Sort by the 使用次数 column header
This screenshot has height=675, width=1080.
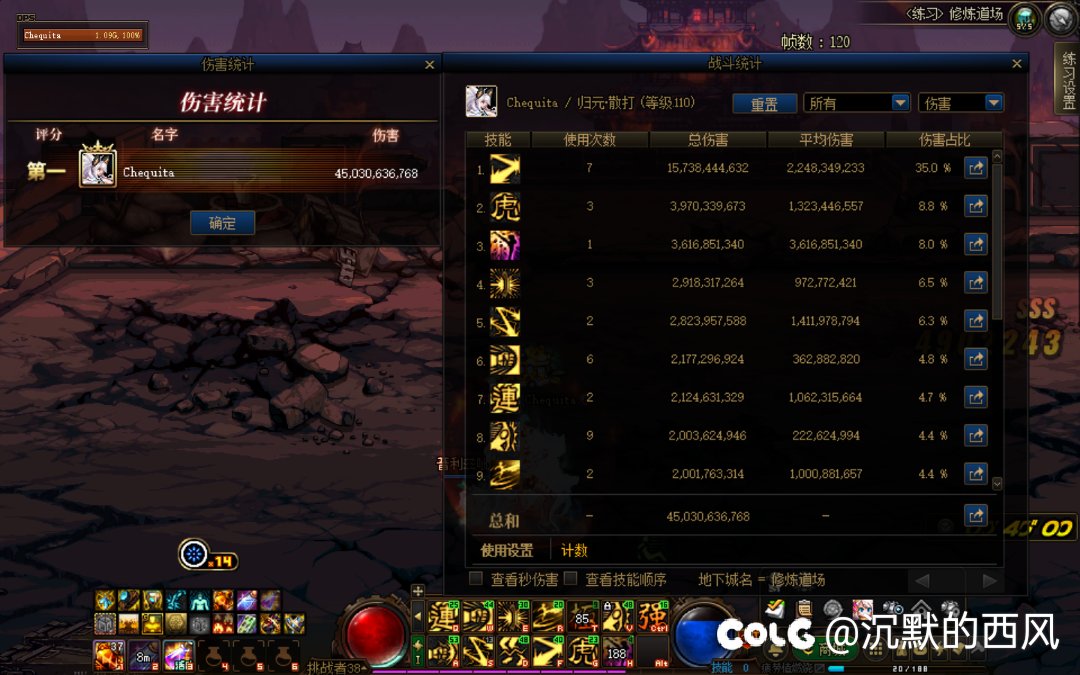coord(589,140)
